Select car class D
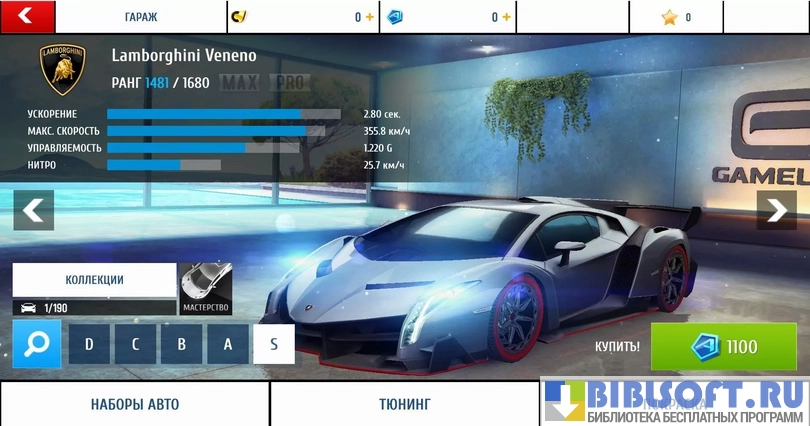This screenshot has width=810, height=426. coord(89,344)
